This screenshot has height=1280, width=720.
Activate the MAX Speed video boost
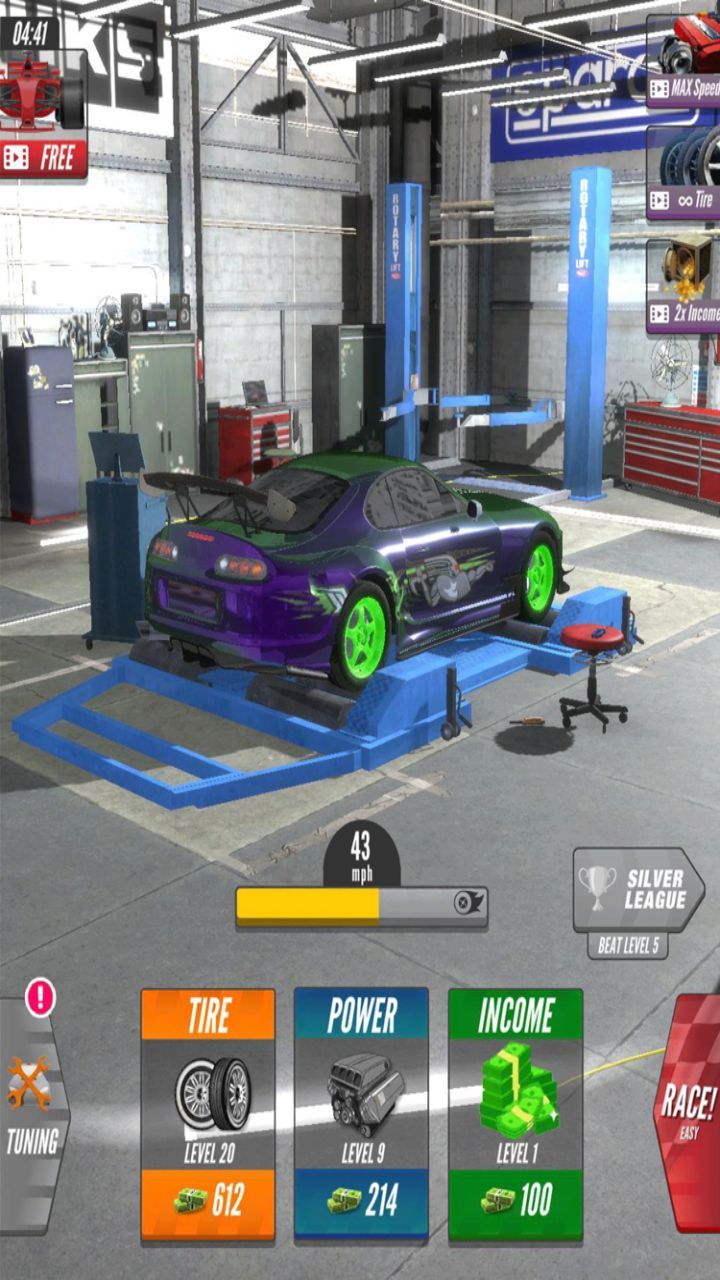[x=685, y=60]
